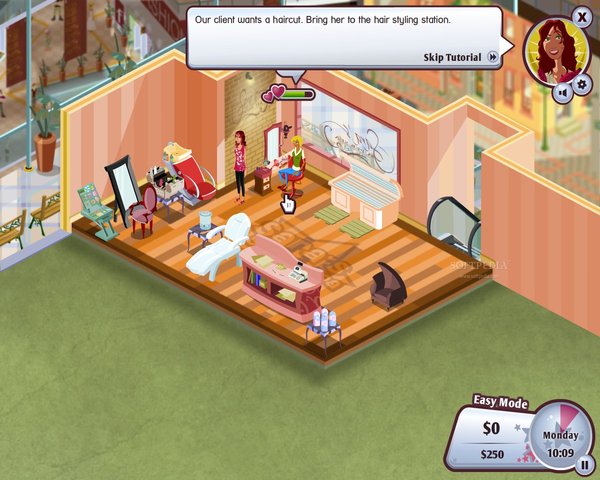Image resolution: width=600 pixels, height=480 pixels.
Task: Toggle sound with the speaker icon
Action: [x=562, y=92]
